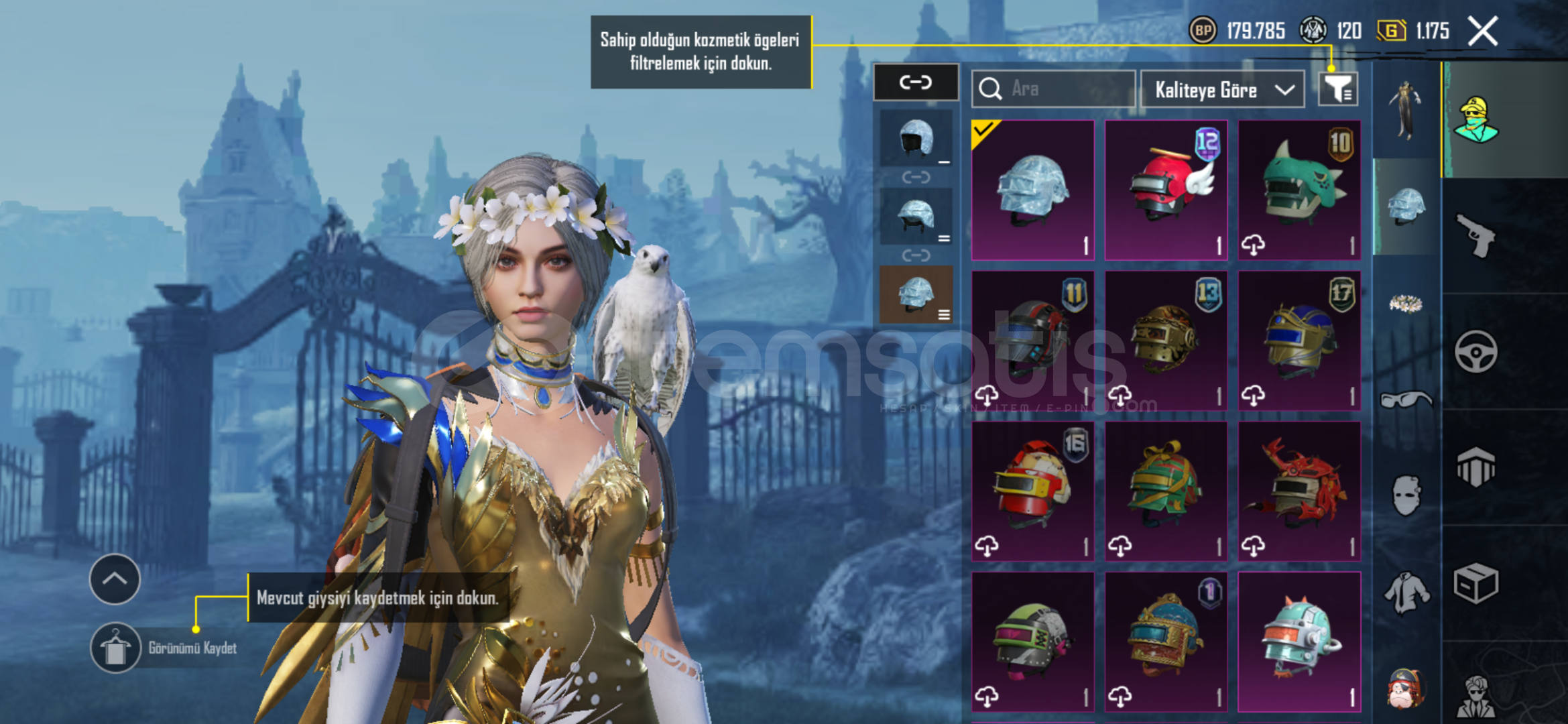Click the round up-arrow expand button
This screenshot has height=724, width=1568.
click(115, 579)
